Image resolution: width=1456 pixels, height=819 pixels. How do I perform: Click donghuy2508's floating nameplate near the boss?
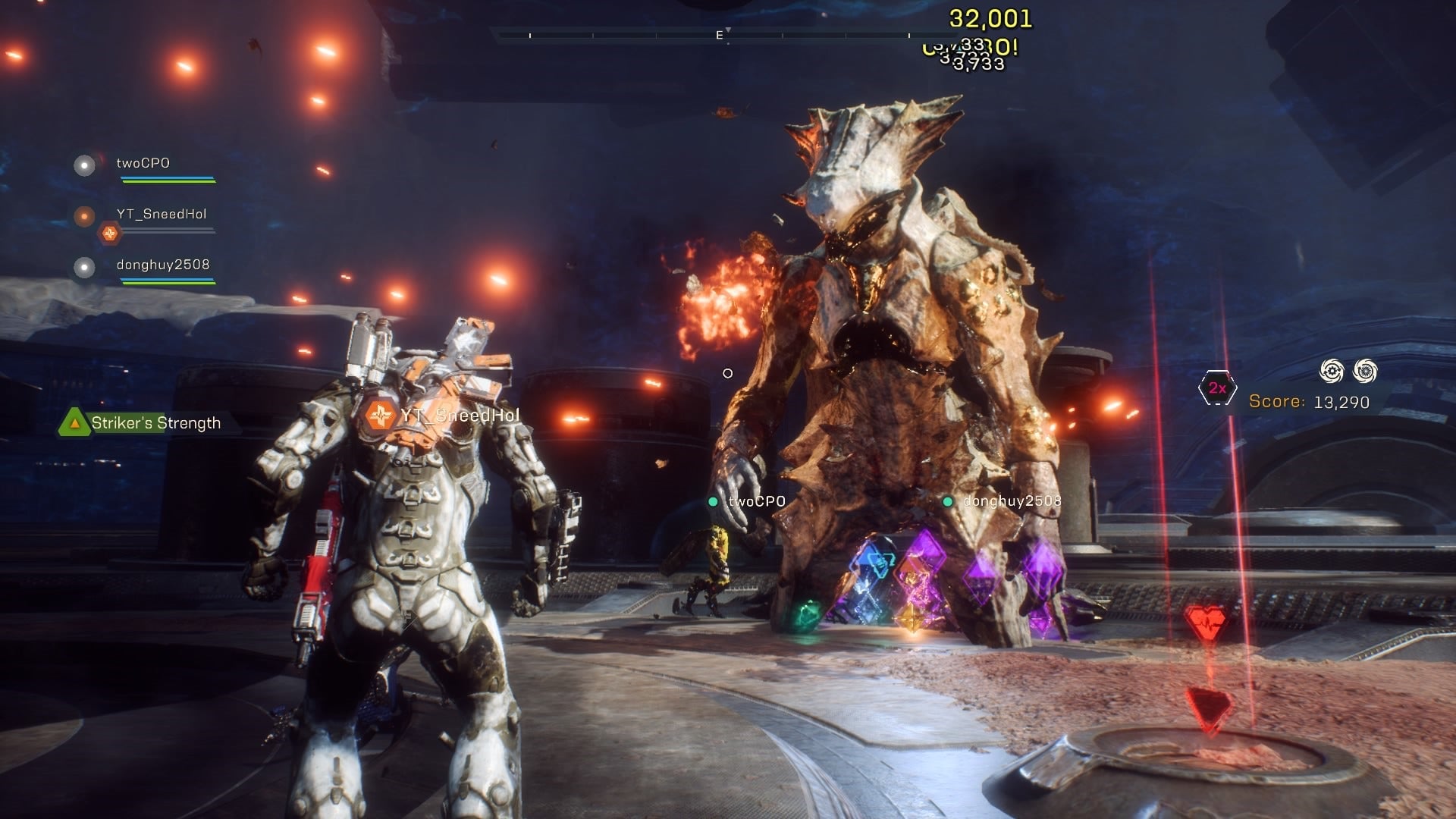1011,501
